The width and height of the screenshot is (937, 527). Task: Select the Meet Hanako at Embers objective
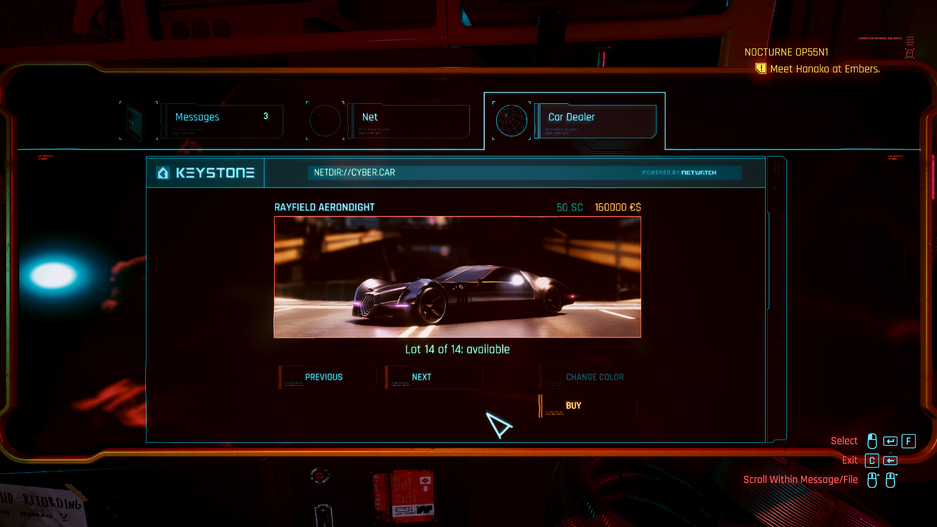pyautogui.click(x=824, y=69)
